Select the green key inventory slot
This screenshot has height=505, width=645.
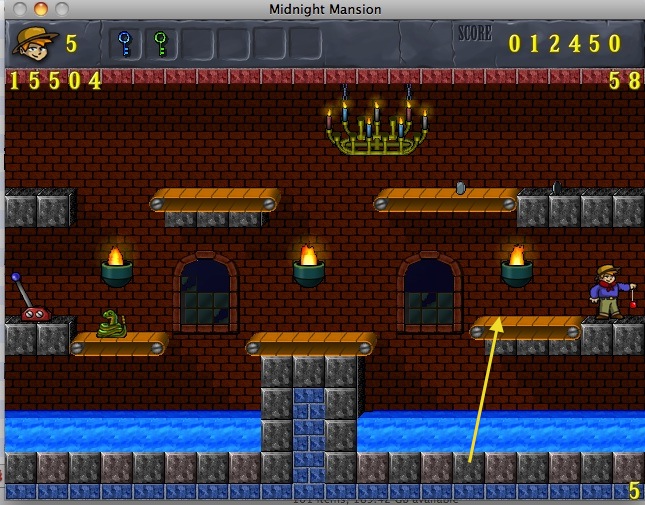tap(160, 44)
